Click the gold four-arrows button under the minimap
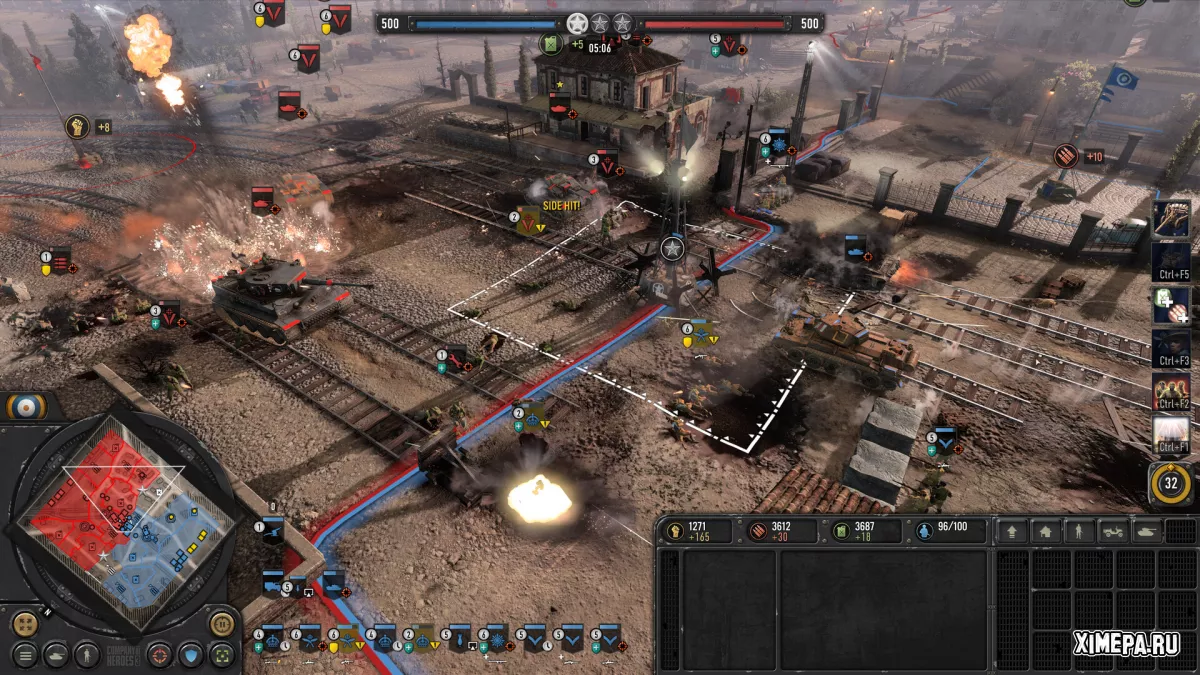The width and height of the screenshot is (1200, 675). 25,623
